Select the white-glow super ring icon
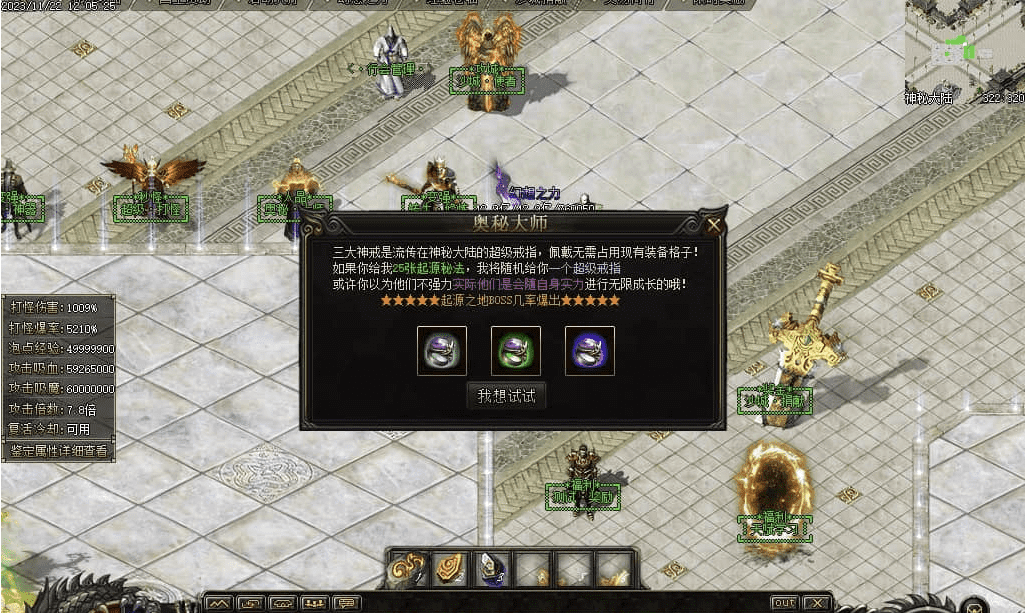 tap(441, 351)
